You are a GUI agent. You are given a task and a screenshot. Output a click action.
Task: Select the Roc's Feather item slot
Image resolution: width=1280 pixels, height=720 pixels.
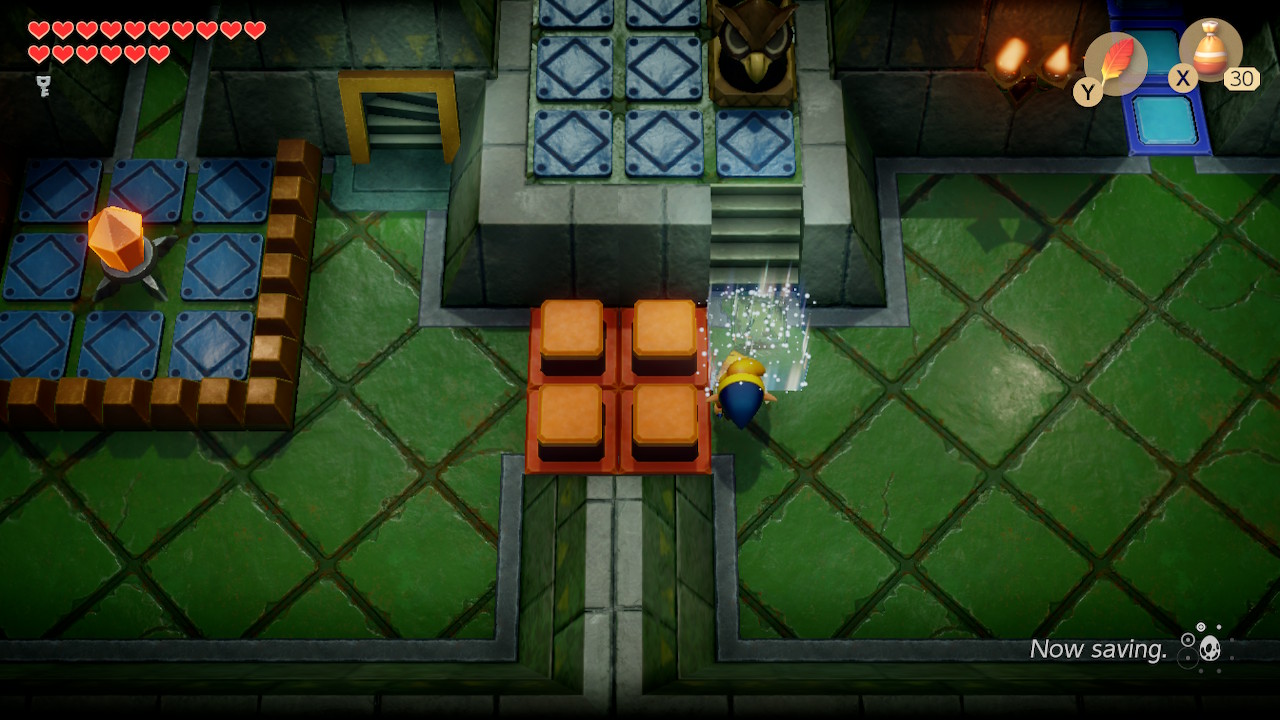pos(1114,64)
